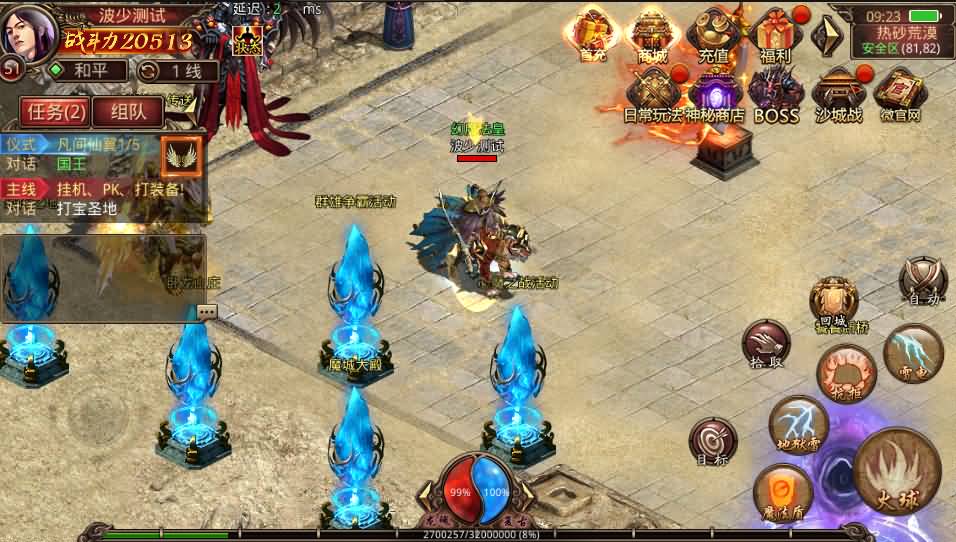The height and width of the screenshot is (542, 956).
Task: Change the 和平 peace attack mode
Action: (x=89, y=71)
